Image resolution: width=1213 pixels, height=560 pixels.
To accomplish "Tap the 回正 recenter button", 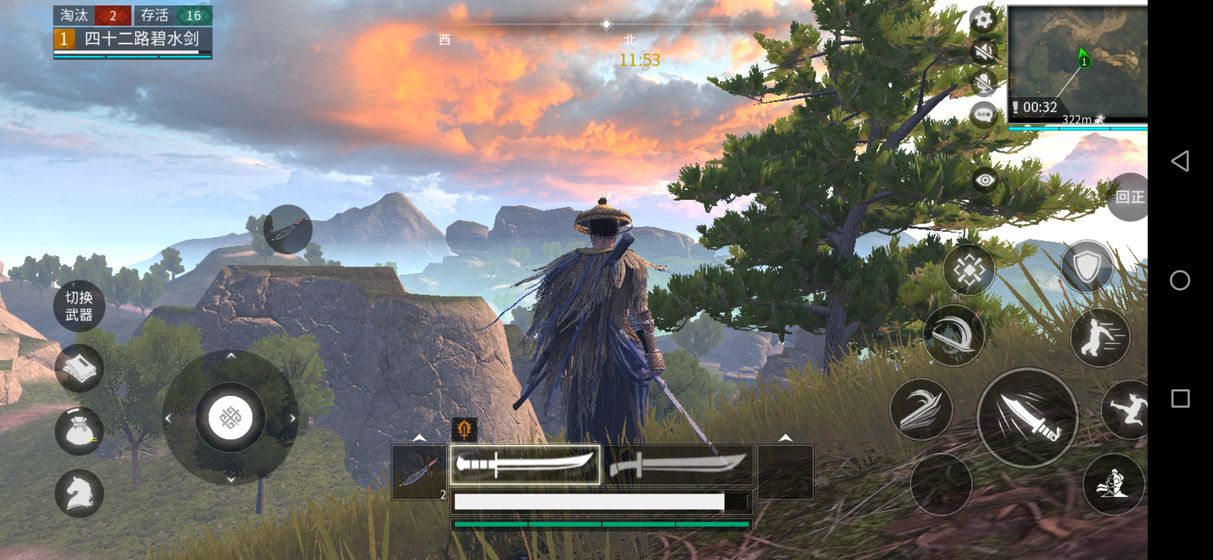I will pos(1128,197).
